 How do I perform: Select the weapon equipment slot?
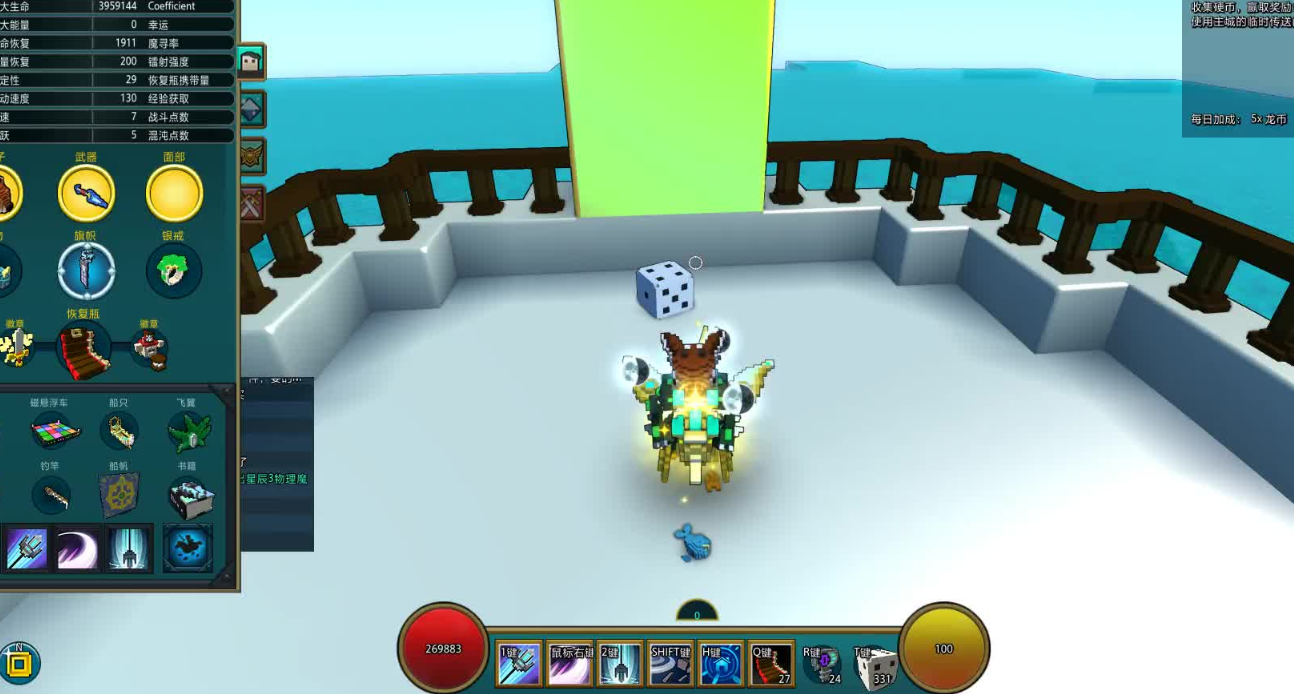coord(86,194)
